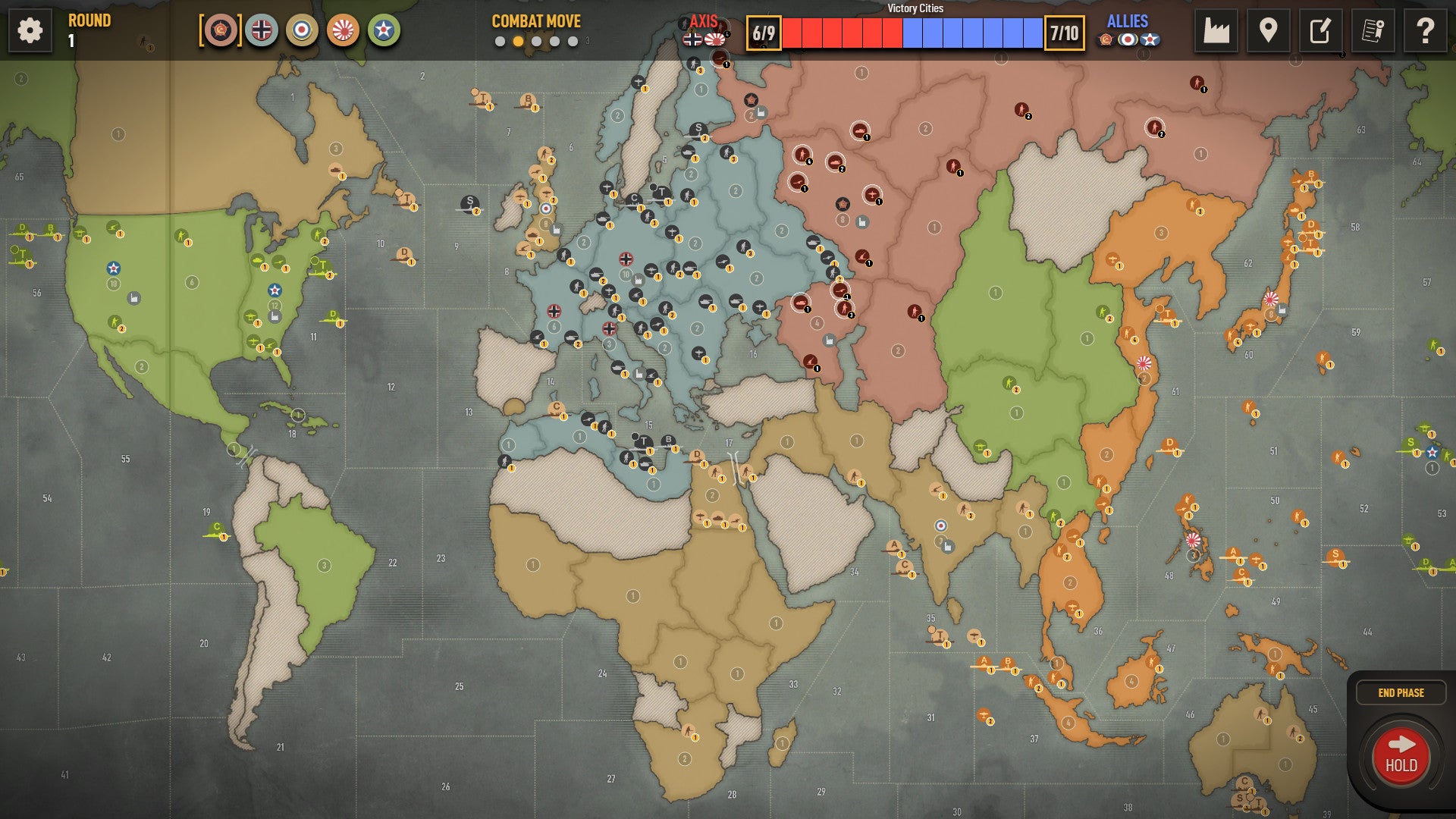Toggle the map pin marker button
Screen dimensions: 1456x819
click(x=1268, y=31)
